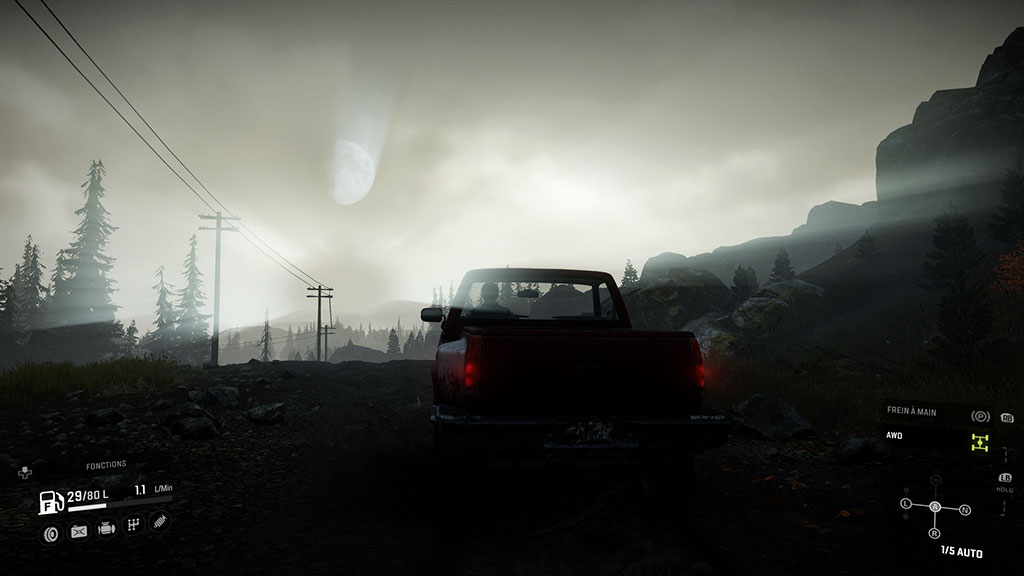Viewport: 1024px width, 576px height.
Task: Toggle the Frein à main handbrake icon
Action: point(980,415)
